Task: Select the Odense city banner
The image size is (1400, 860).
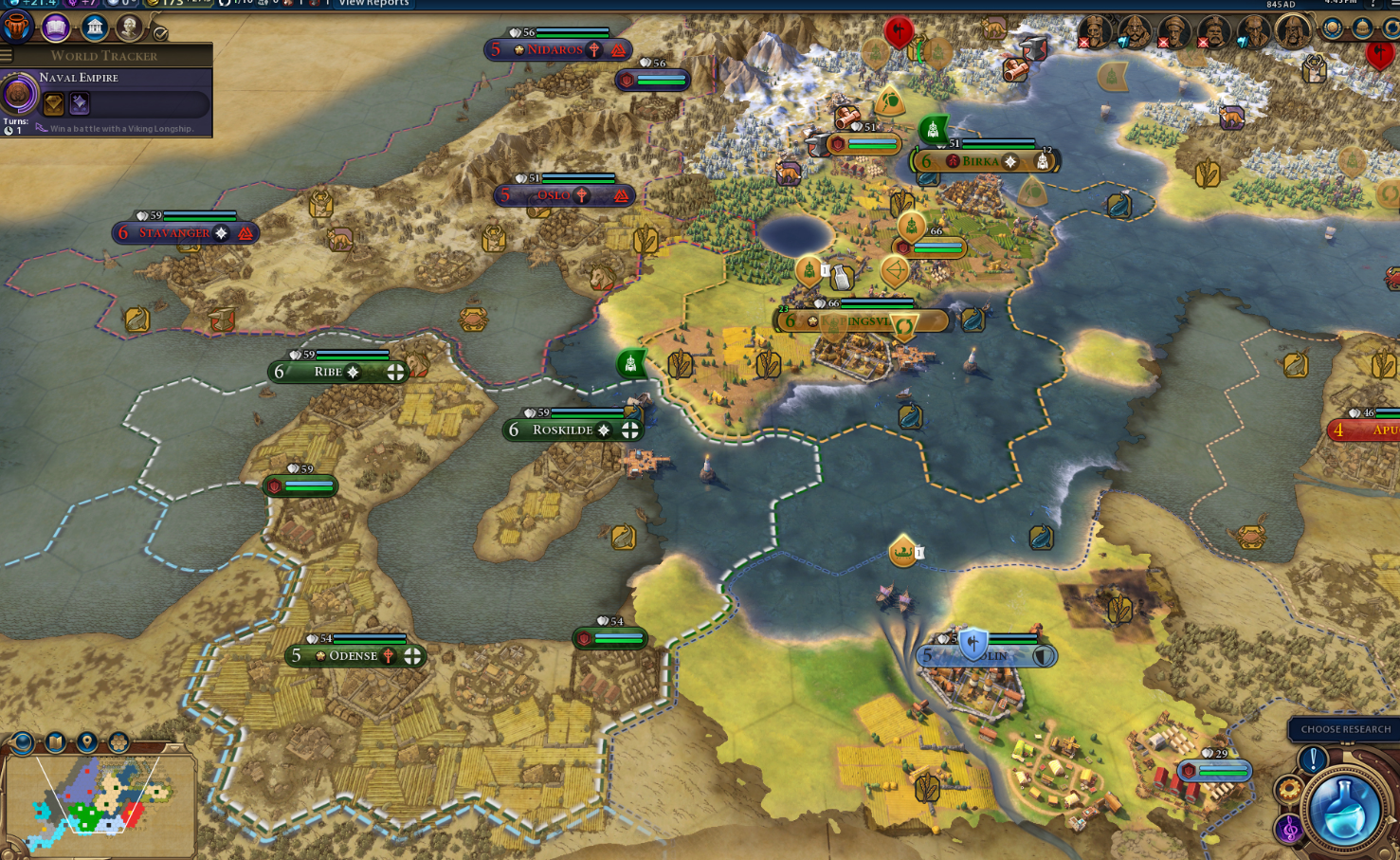Action: 355,656
